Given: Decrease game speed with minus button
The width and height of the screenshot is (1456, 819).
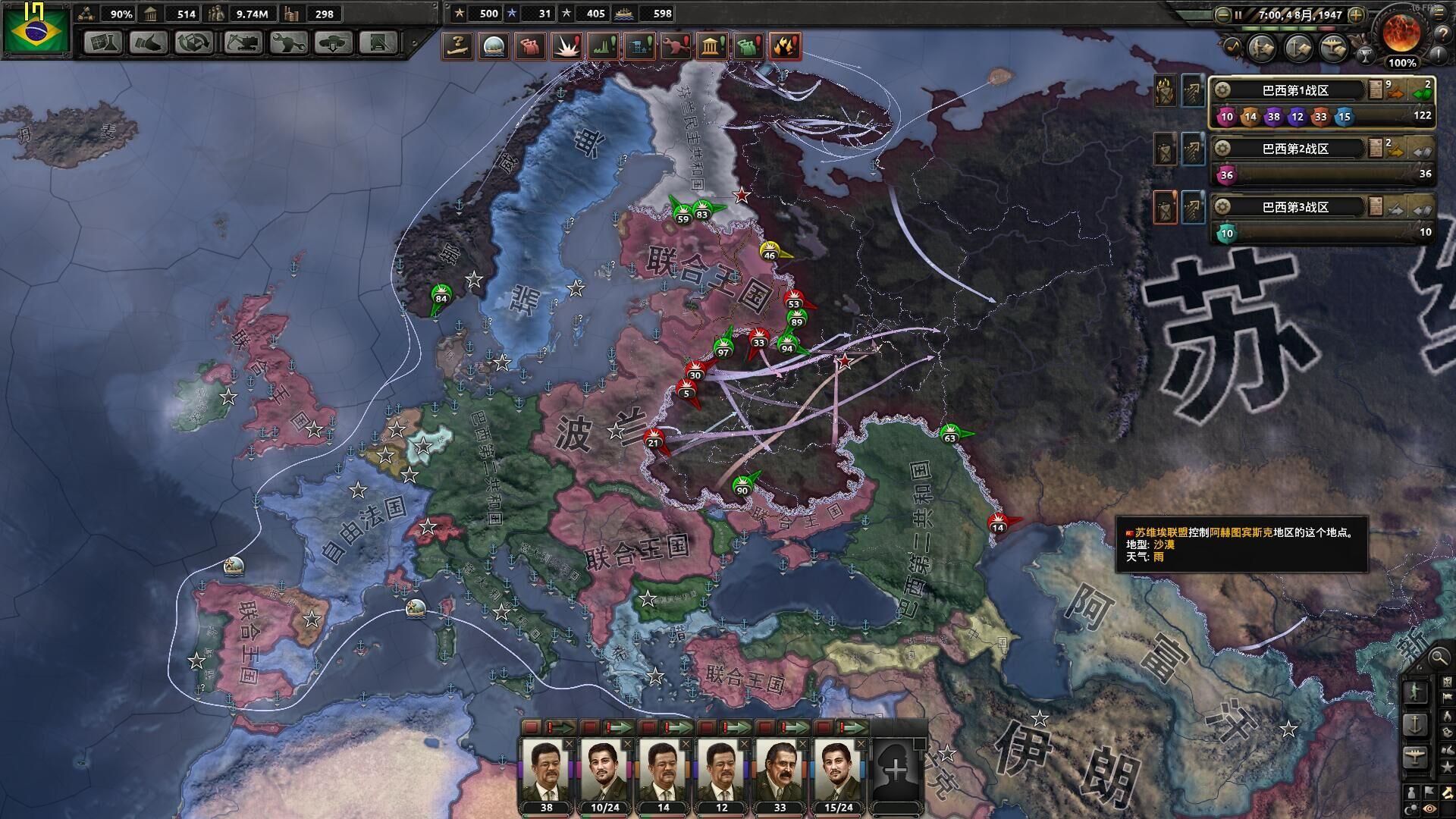Looking at the screenshot, I should (x=1222, y=14).
